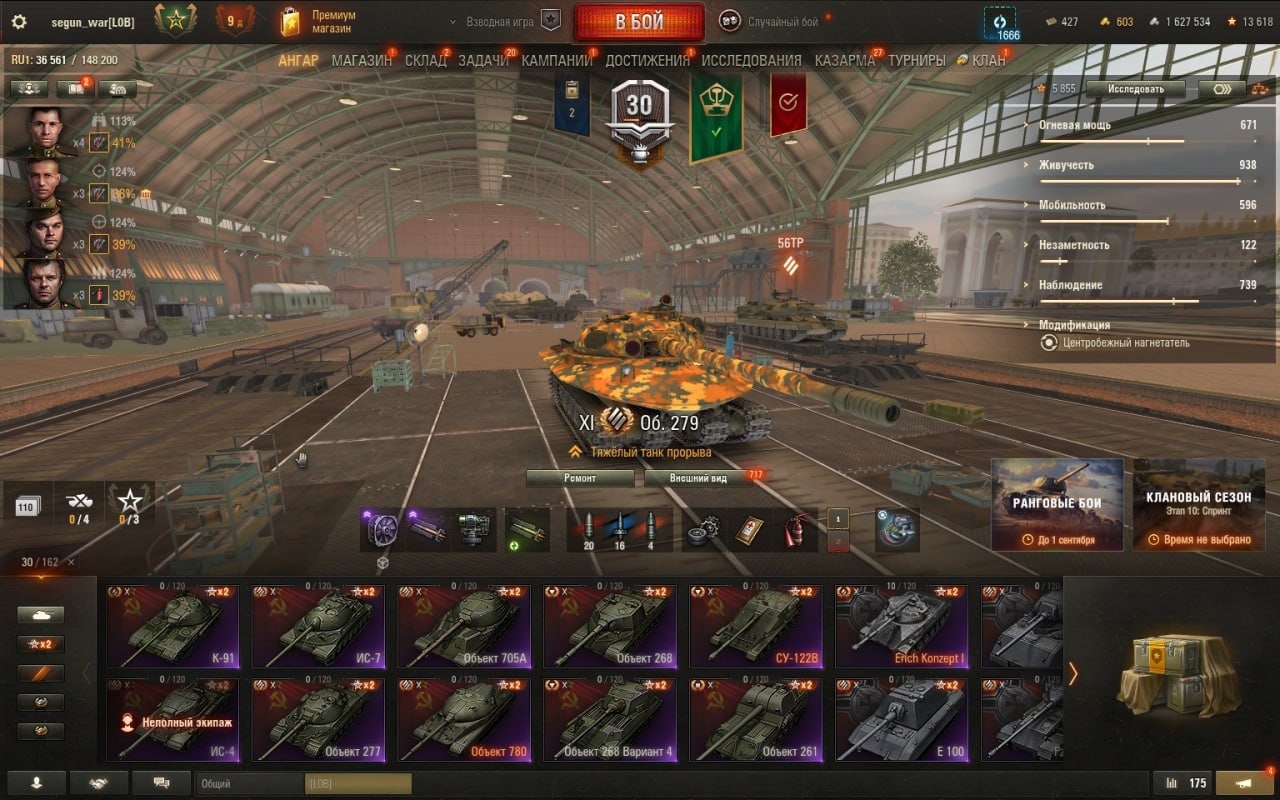The image size is (1280, 800).
Task: Start battle with the В БОЙ button
Action: (639, 22)
